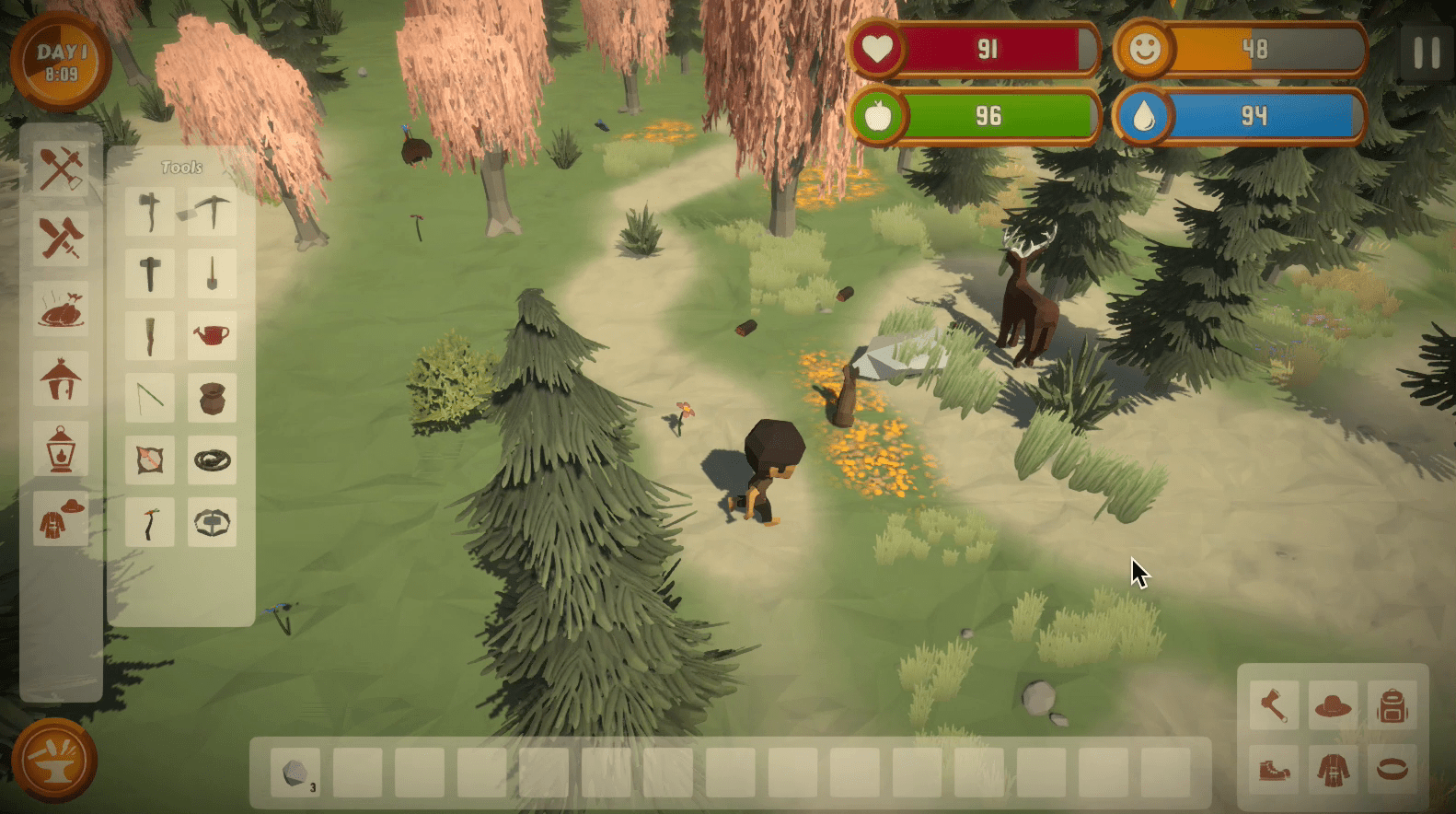
Task: Select the coiled rope recipe
Action: click(212, 460)
